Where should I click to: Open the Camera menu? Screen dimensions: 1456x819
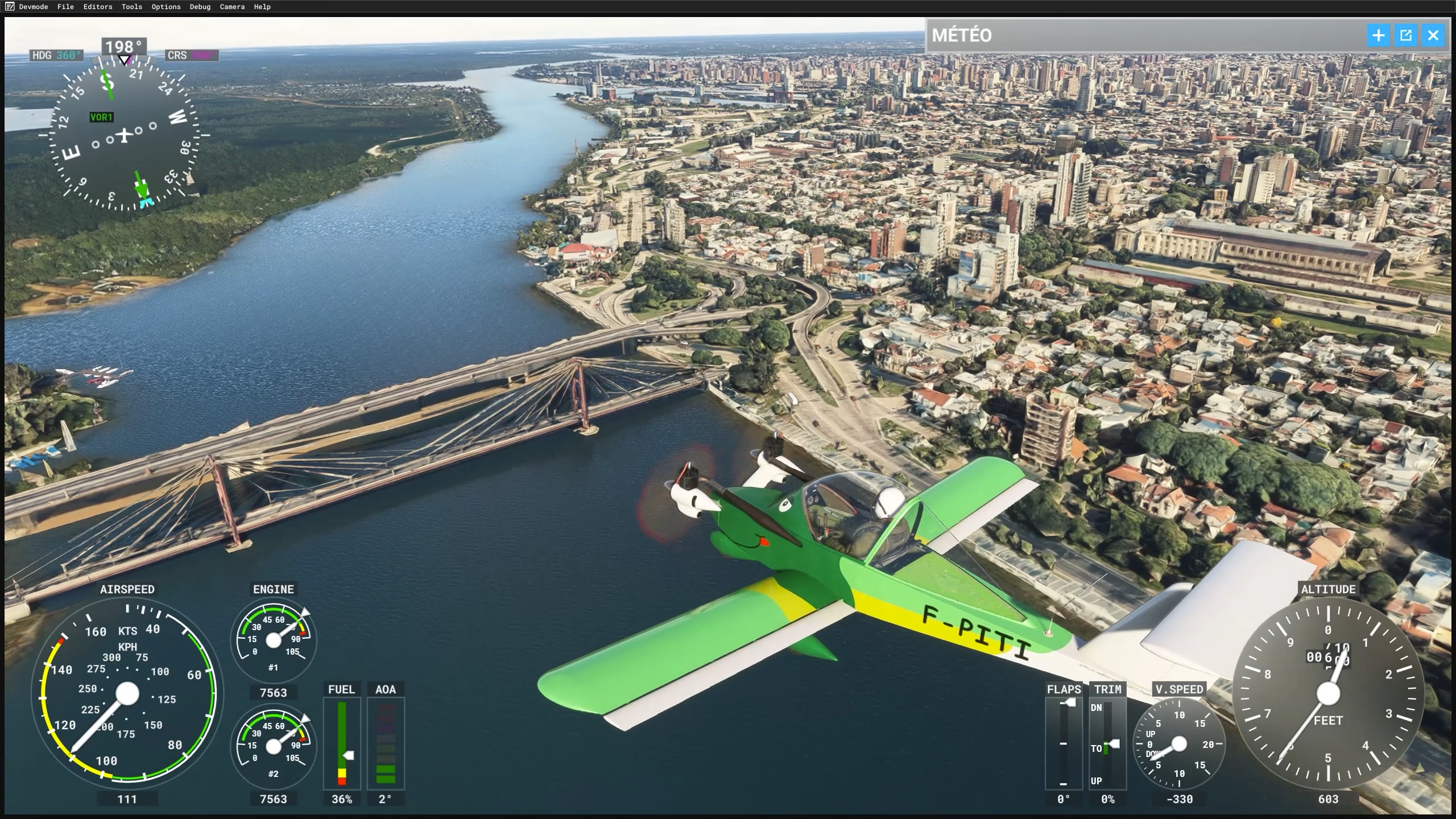(232, 7)
